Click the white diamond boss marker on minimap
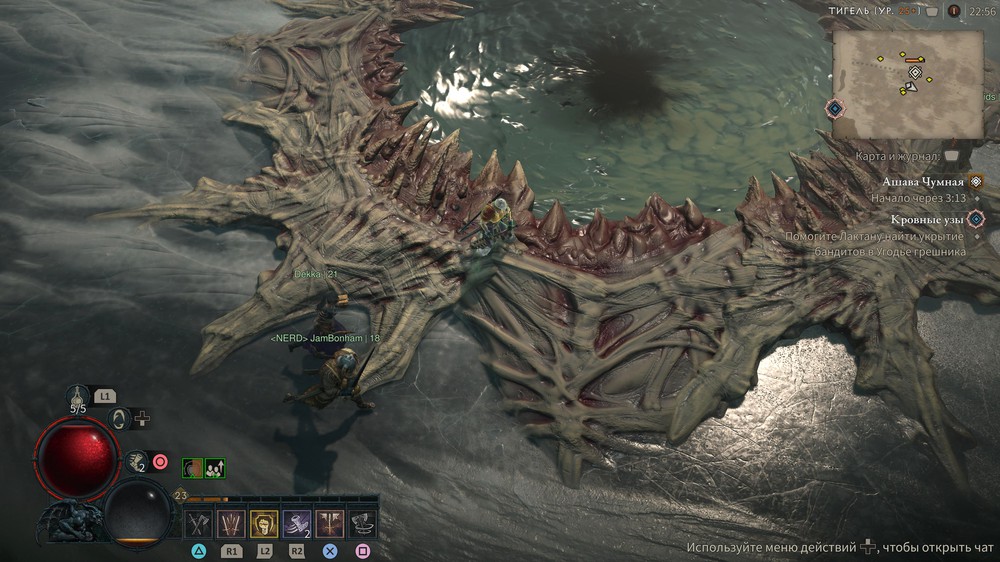This screenshot has width=1000, height=562. point(914,72)
